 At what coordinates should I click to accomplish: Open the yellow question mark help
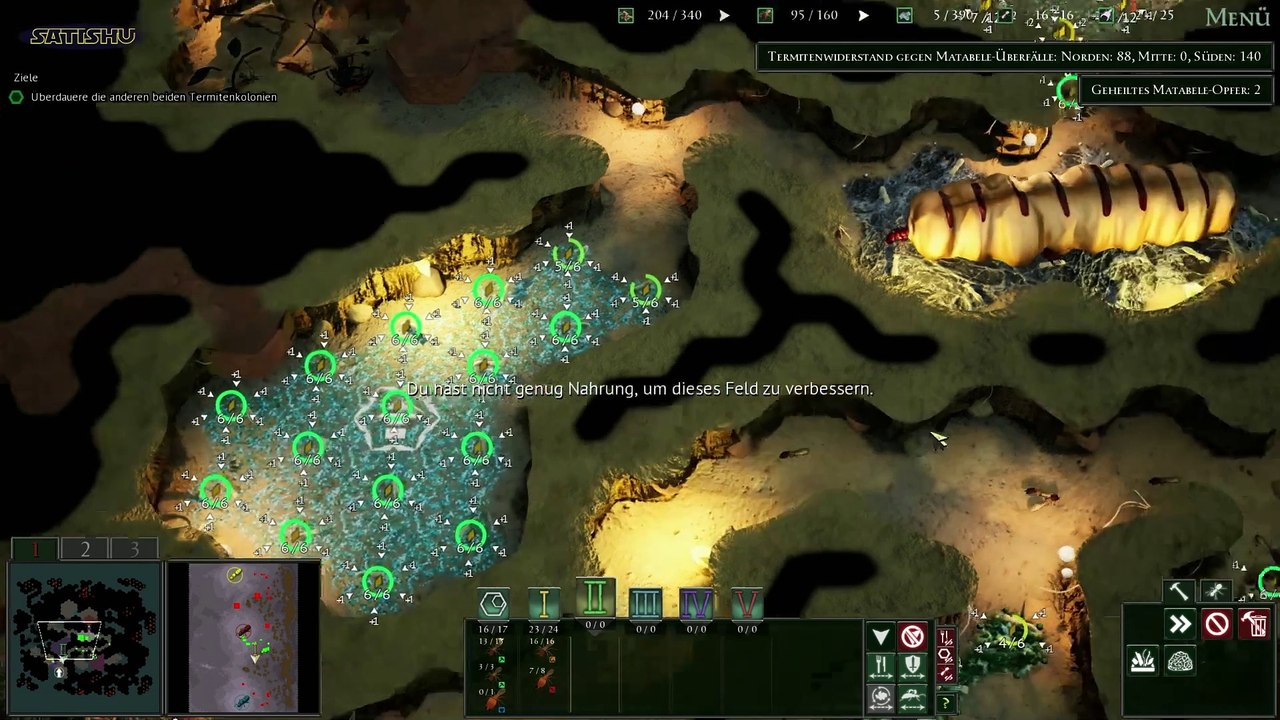coord(945,704)
